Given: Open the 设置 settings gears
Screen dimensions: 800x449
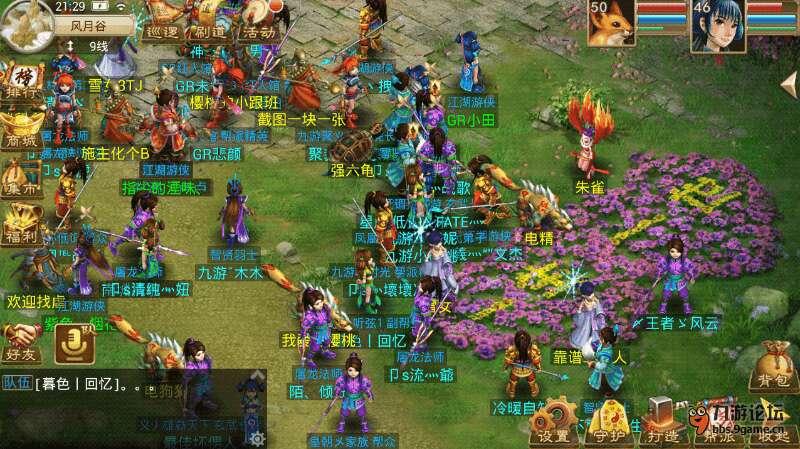Looking at the screenshot, I should pyautogui.click(x=553, y=422).
